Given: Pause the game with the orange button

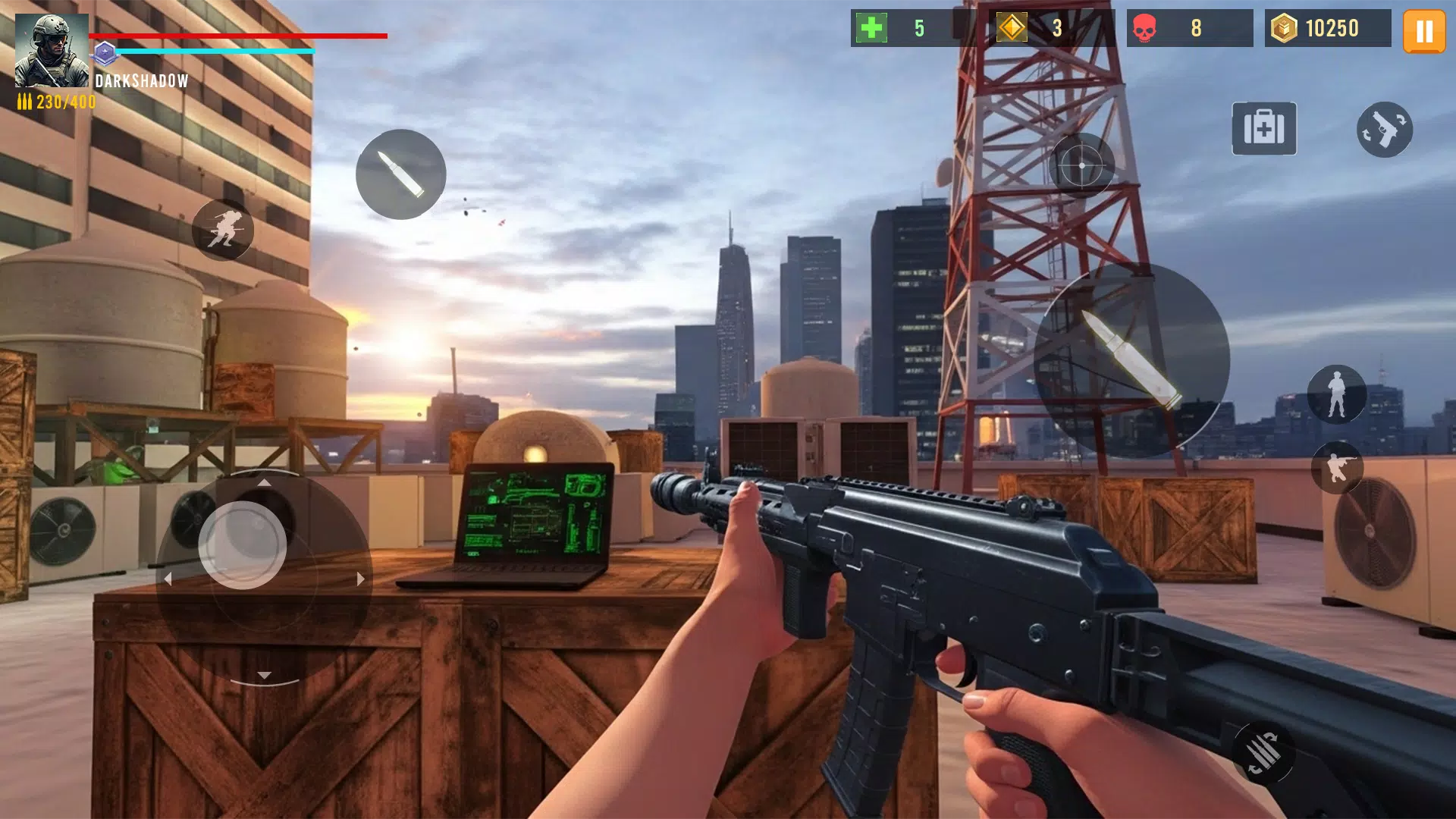Looking at the screenshot, I should click(1424, 32).
